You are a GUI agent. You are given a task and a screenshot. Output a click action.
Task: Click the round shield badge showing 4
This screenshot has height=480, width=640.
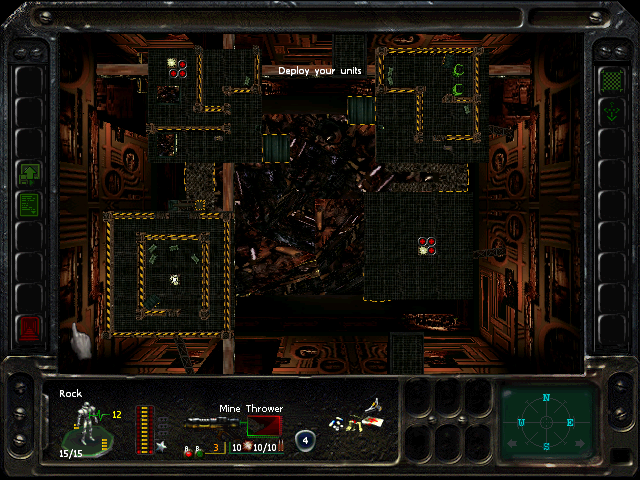(x=306, y=439)
